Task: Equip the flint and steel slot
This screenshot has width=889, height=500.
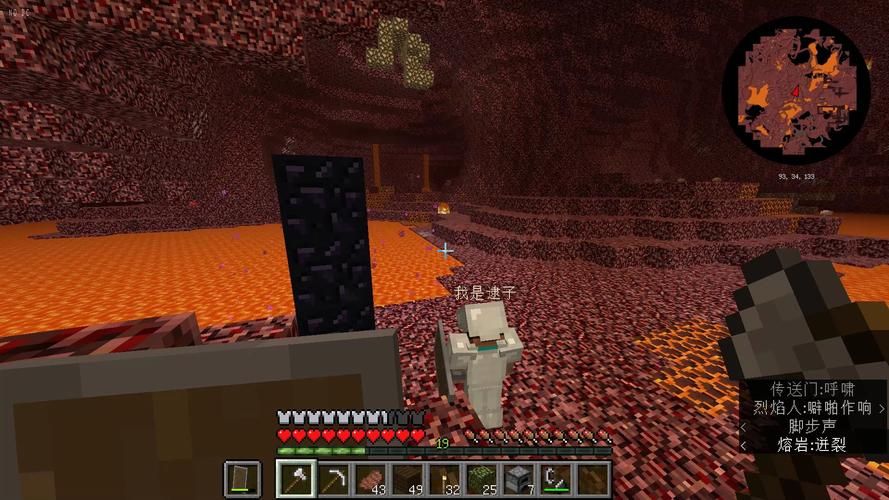Action: tap(555, 479)
